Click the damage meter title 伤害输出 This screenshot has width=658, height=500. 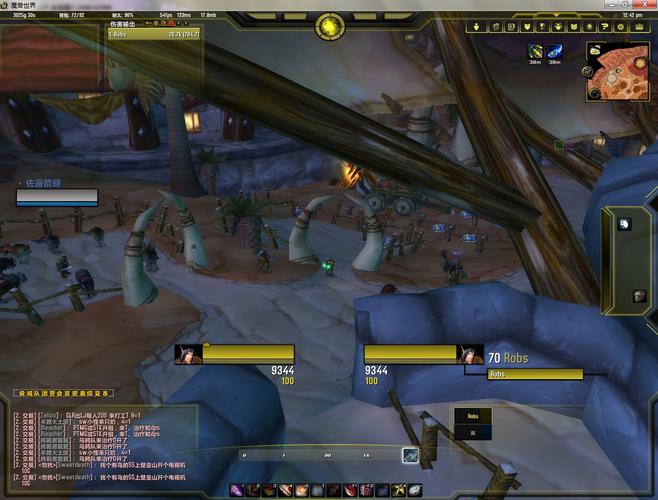[x=123, y=23]
